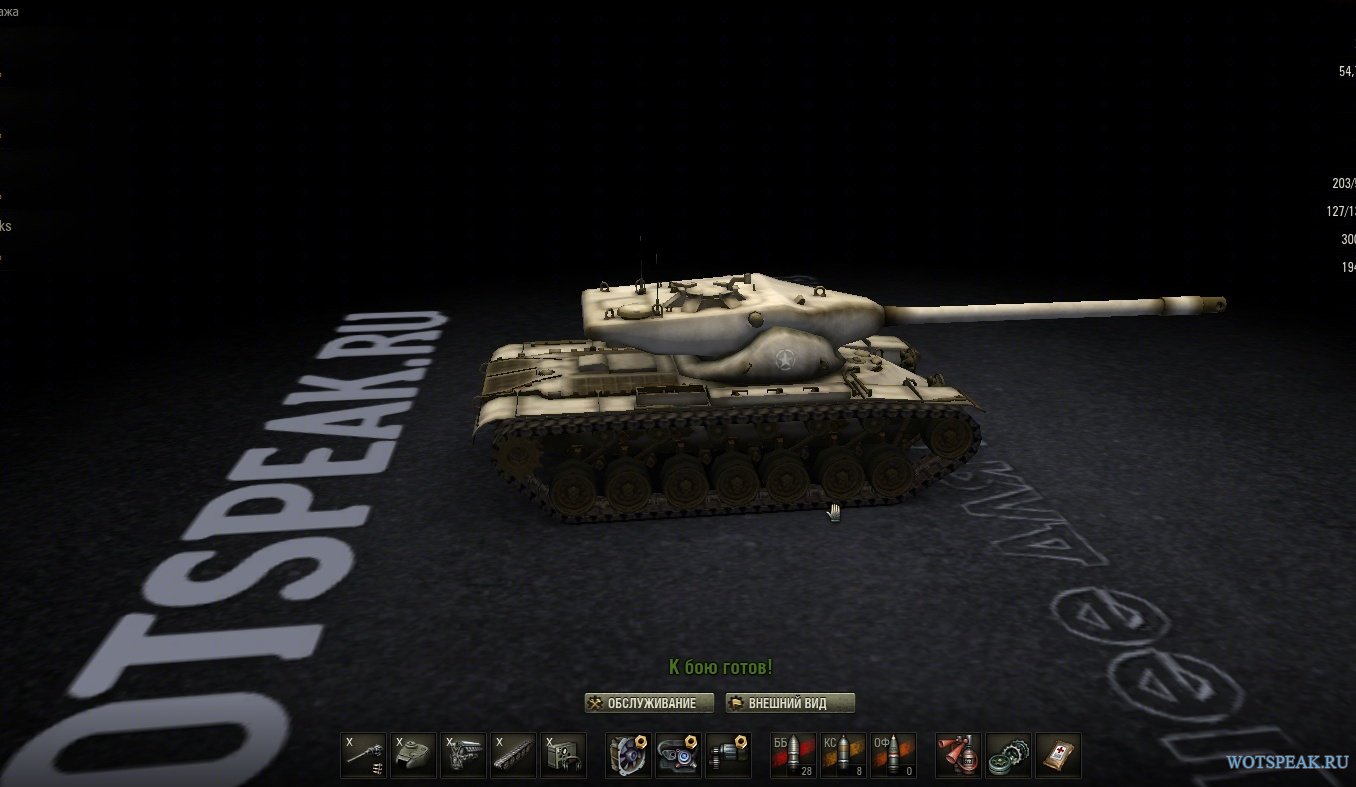The height and width of the screenshot is (787, 1356).
Task: Open the ventilation fan equipment slot
Action: click(x=629, y=756)
